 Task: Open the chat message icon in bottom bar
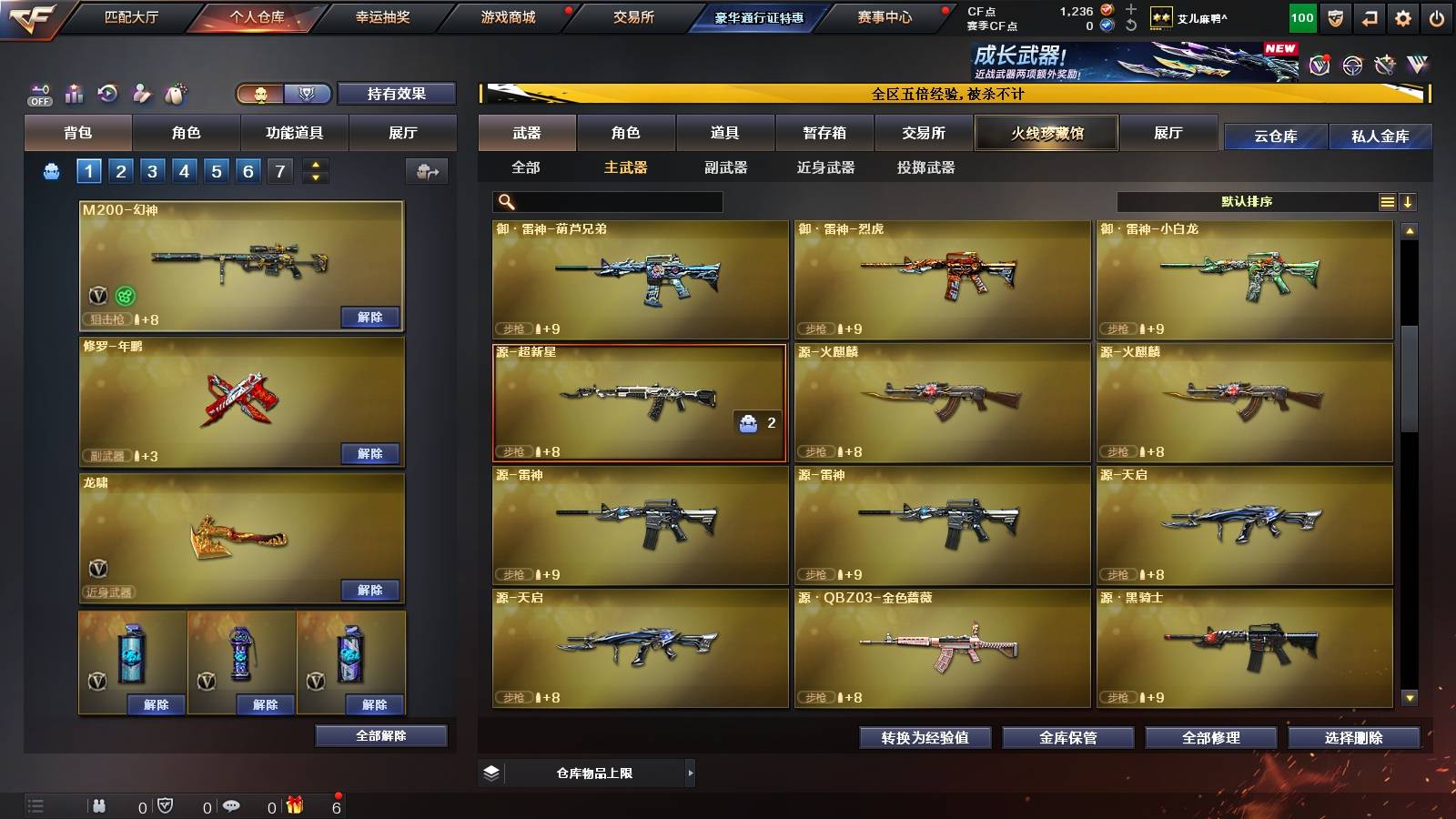click(x=232, y=804)
